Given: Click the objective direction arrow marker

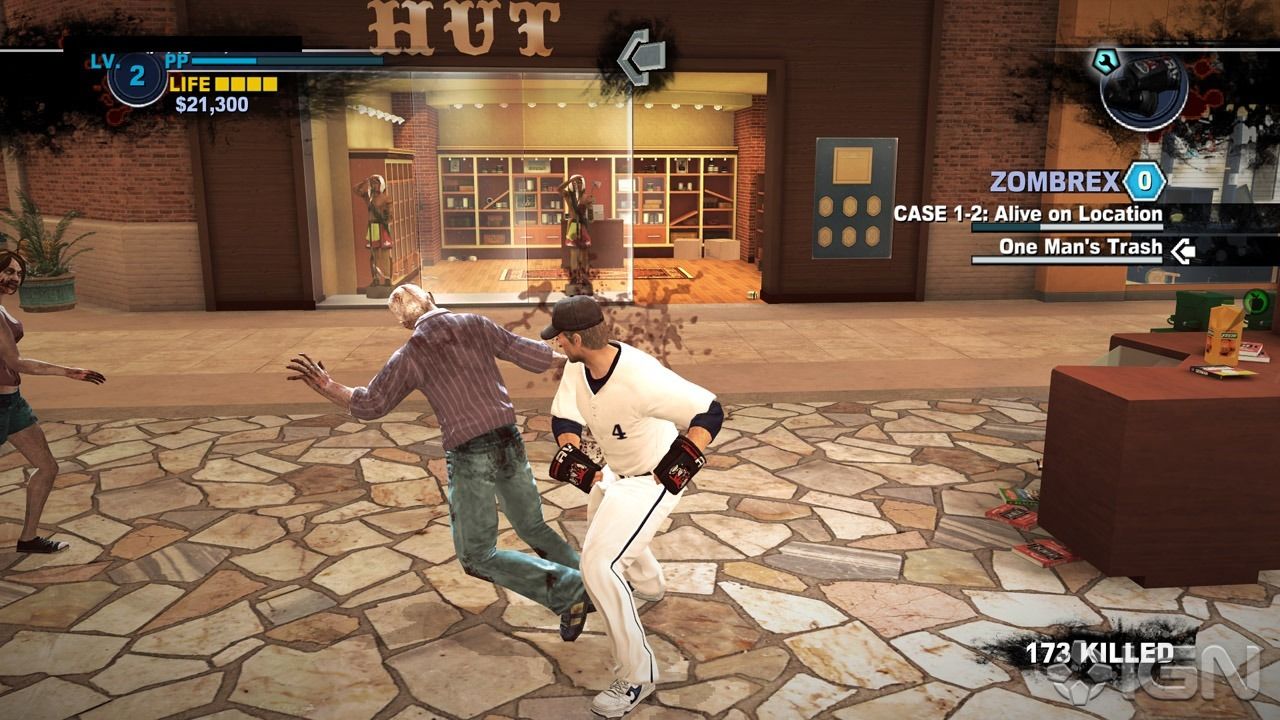Looking at the screenshot, I should tap(641, 57).
